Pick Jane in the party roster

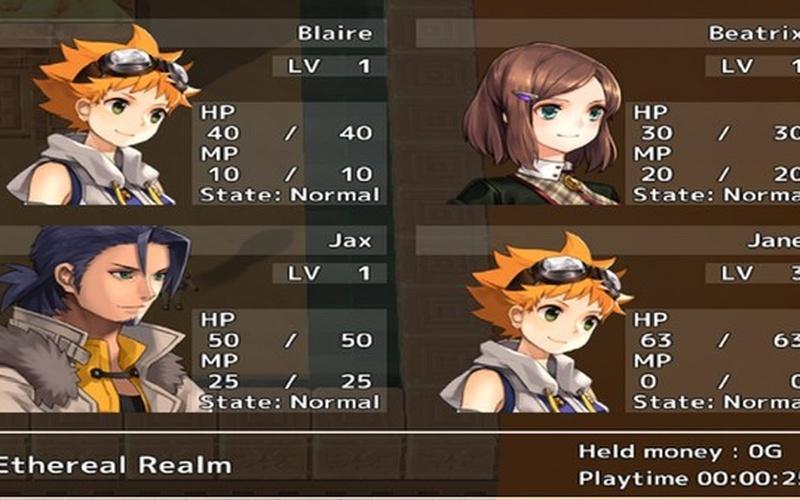click(610, 320)
